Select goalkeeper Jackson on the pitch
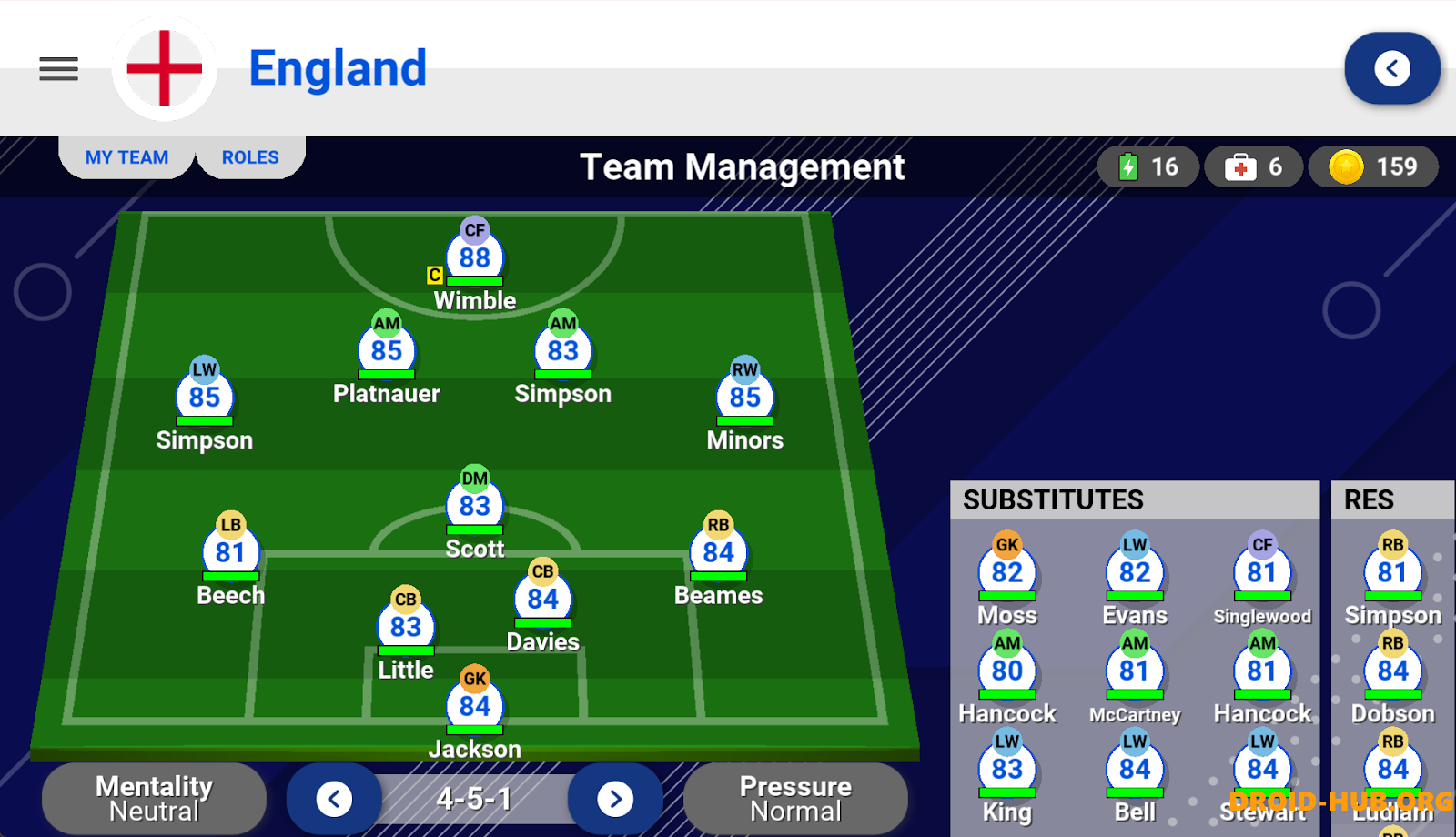This screenshot has height=837, width=1456. [474, 705]
